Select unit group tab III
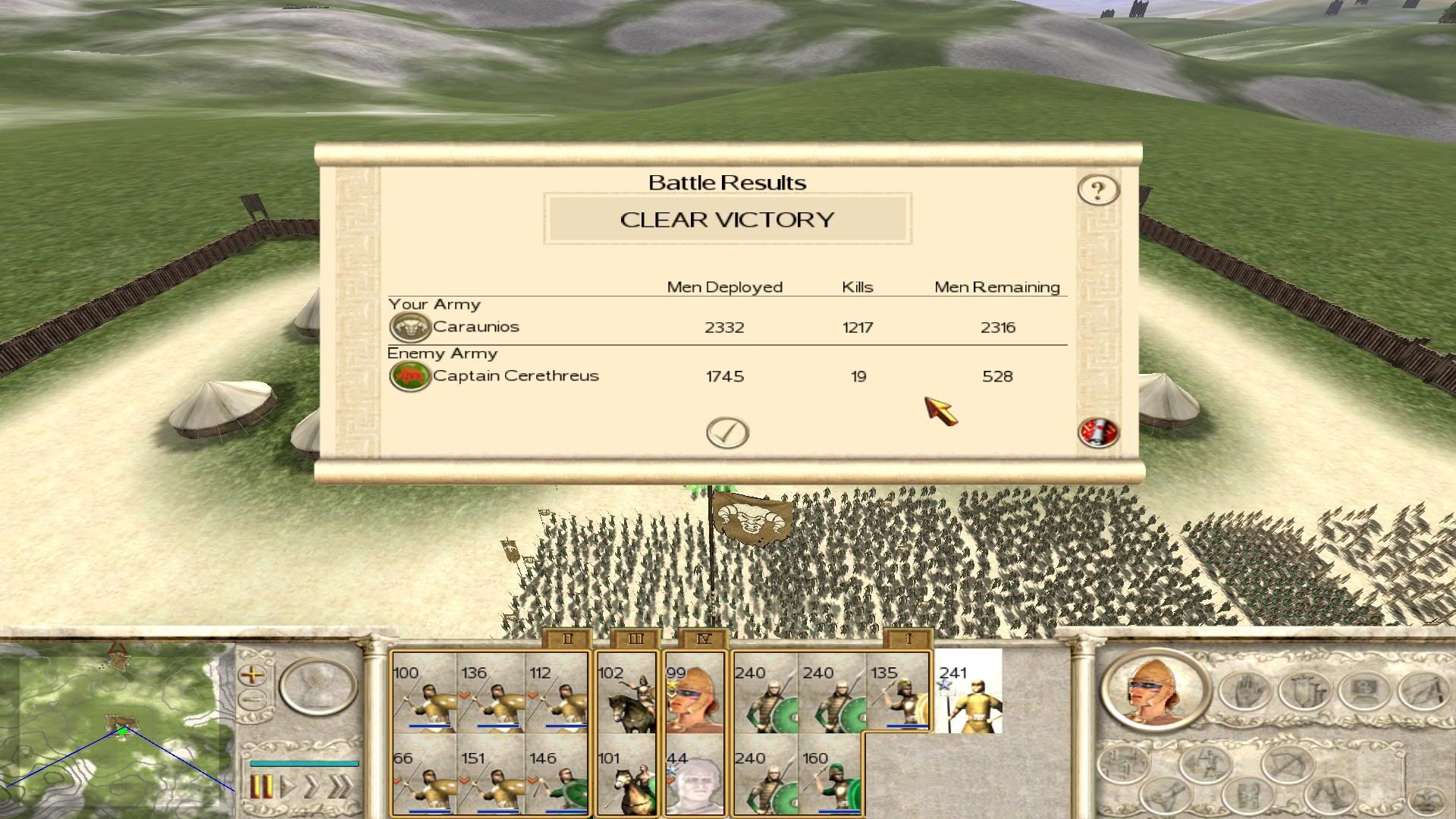This screenshot has width=1456, height=819. point(635,639)
